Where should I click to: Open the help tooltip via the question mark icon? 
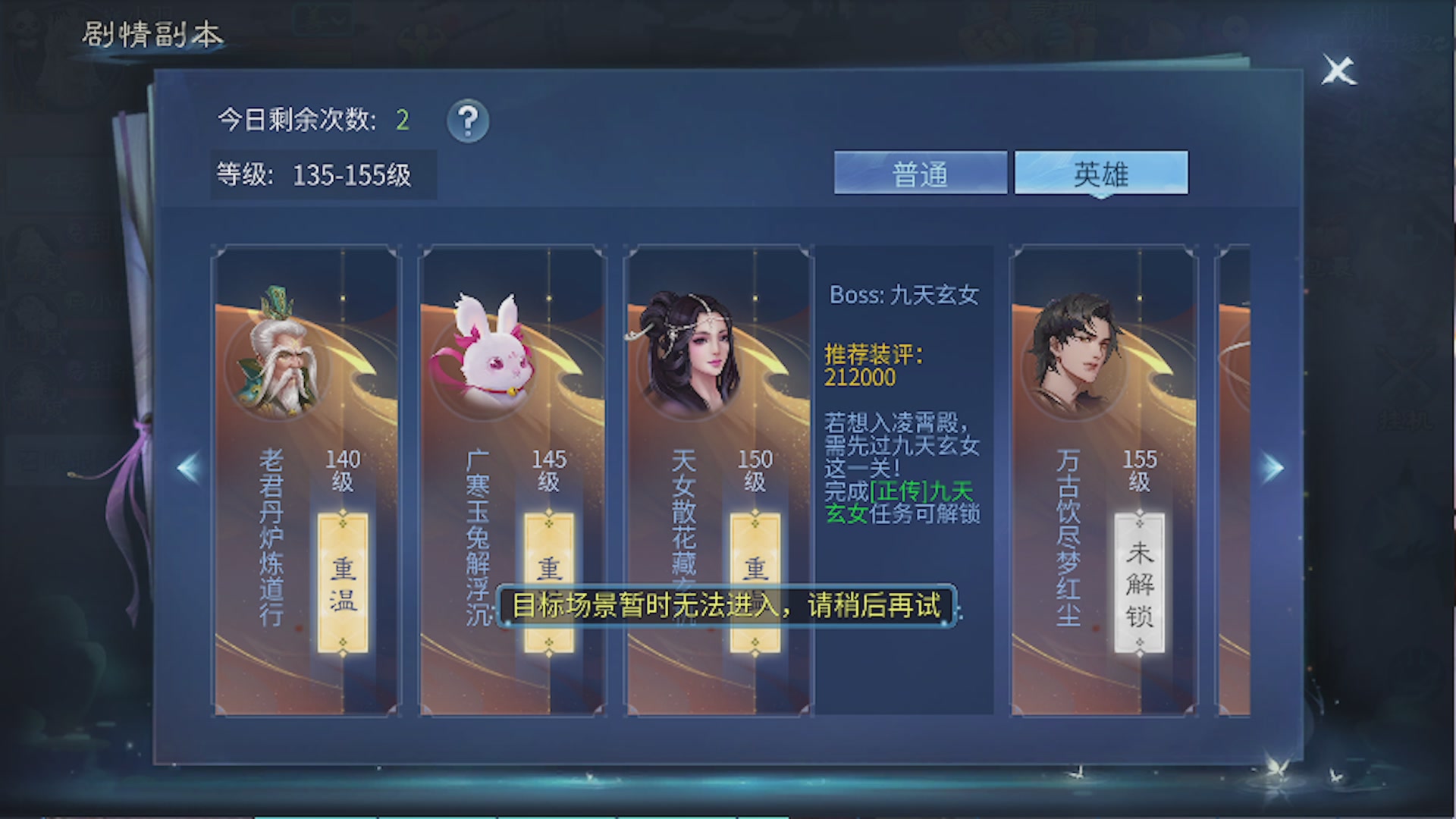(468, 121)
